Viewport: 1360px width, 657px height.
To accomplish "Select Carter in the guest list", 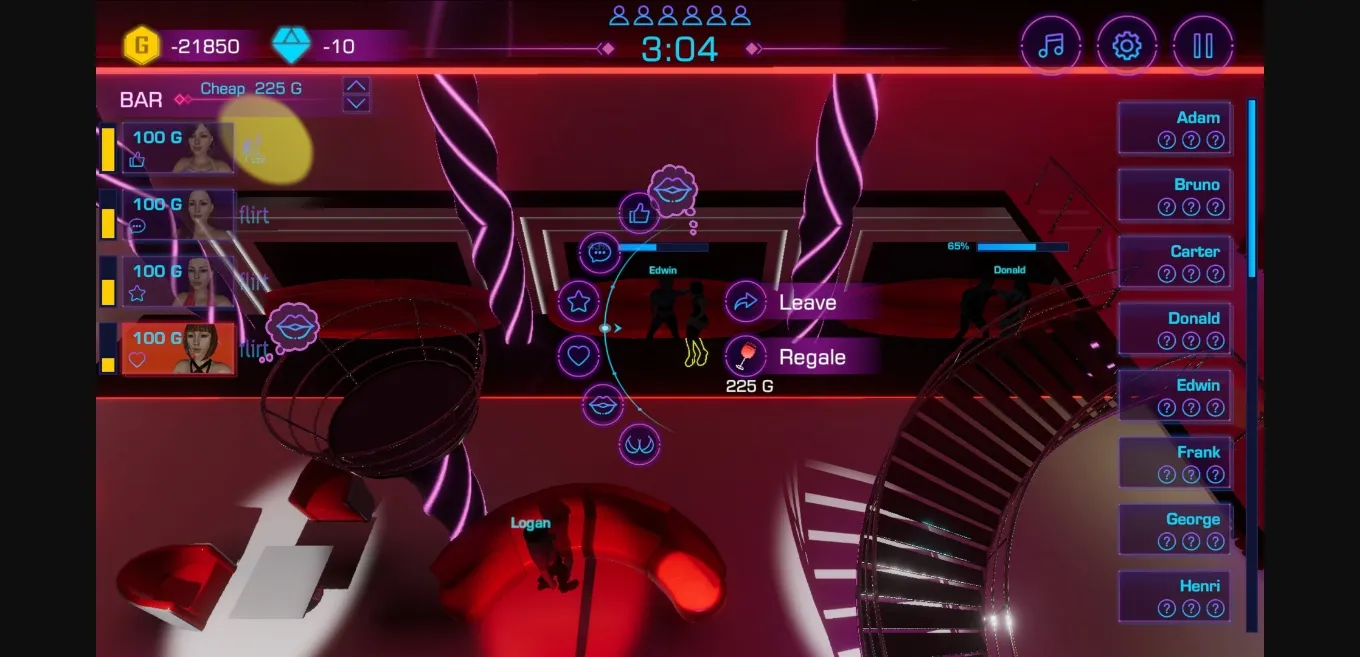I will point(1174,263).
